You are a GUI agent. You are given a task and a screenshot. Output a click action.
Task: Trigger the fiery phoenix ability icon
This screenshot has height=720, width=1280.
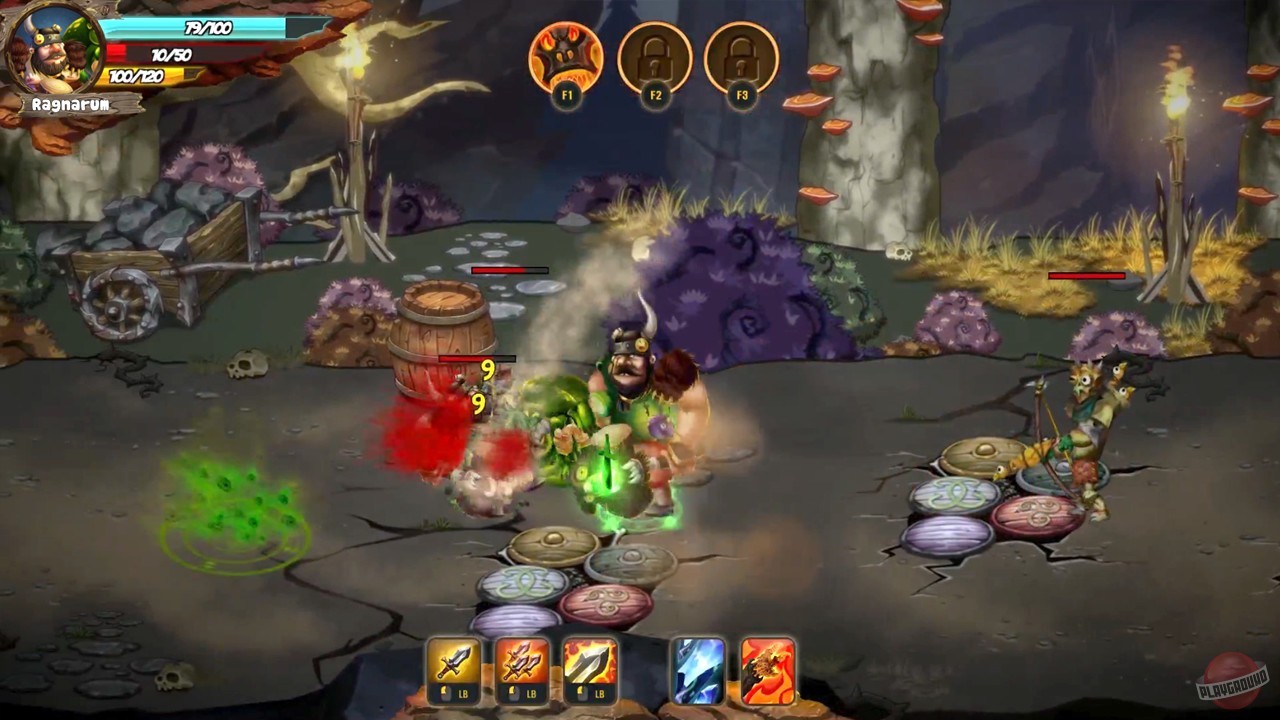(768, 668)
